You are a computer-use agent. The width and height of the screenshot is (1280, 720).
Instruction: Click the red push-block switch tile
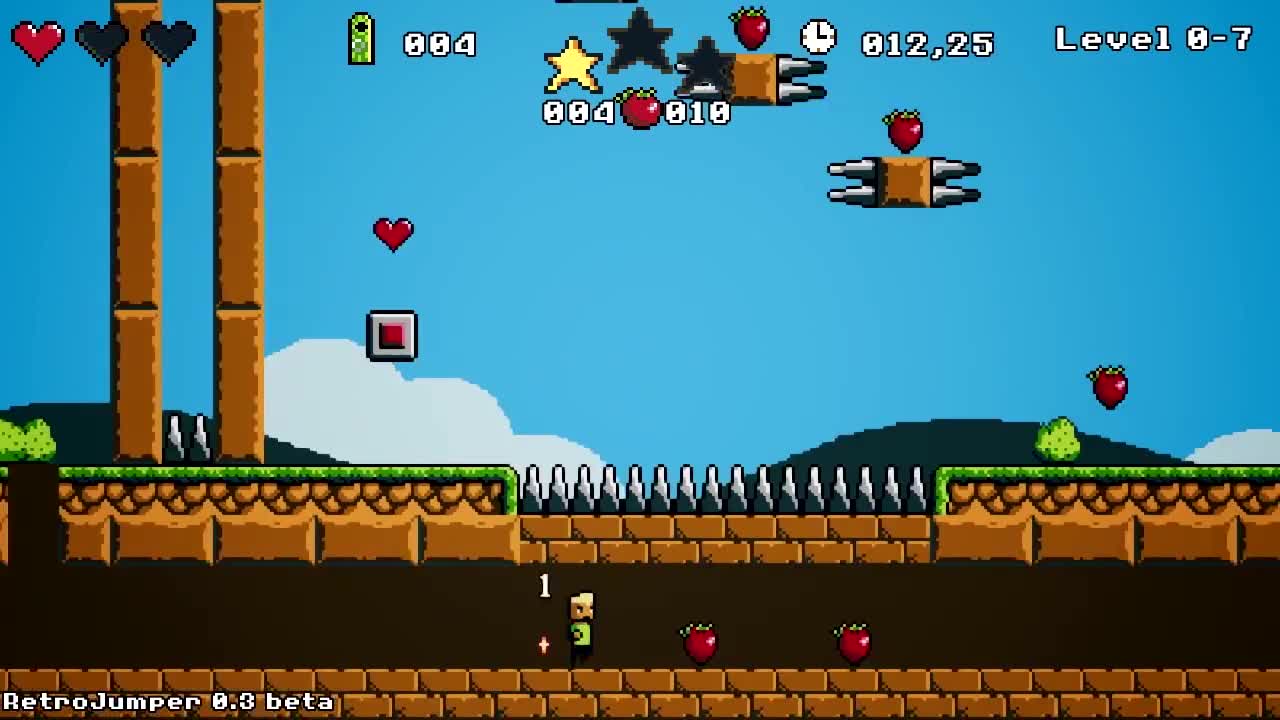tap(392, 334)
